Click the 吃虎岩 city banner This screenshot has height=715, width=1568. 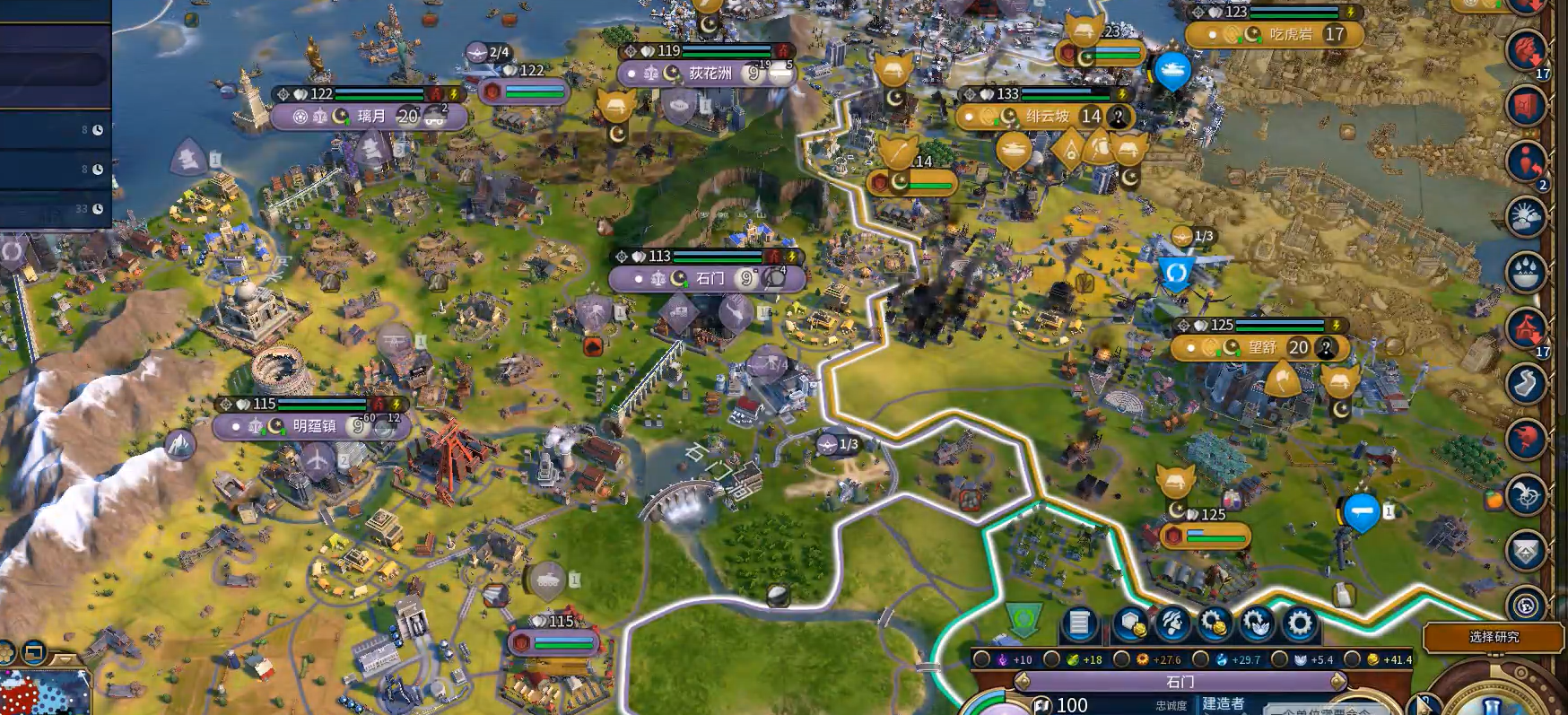pos(1289,35)
